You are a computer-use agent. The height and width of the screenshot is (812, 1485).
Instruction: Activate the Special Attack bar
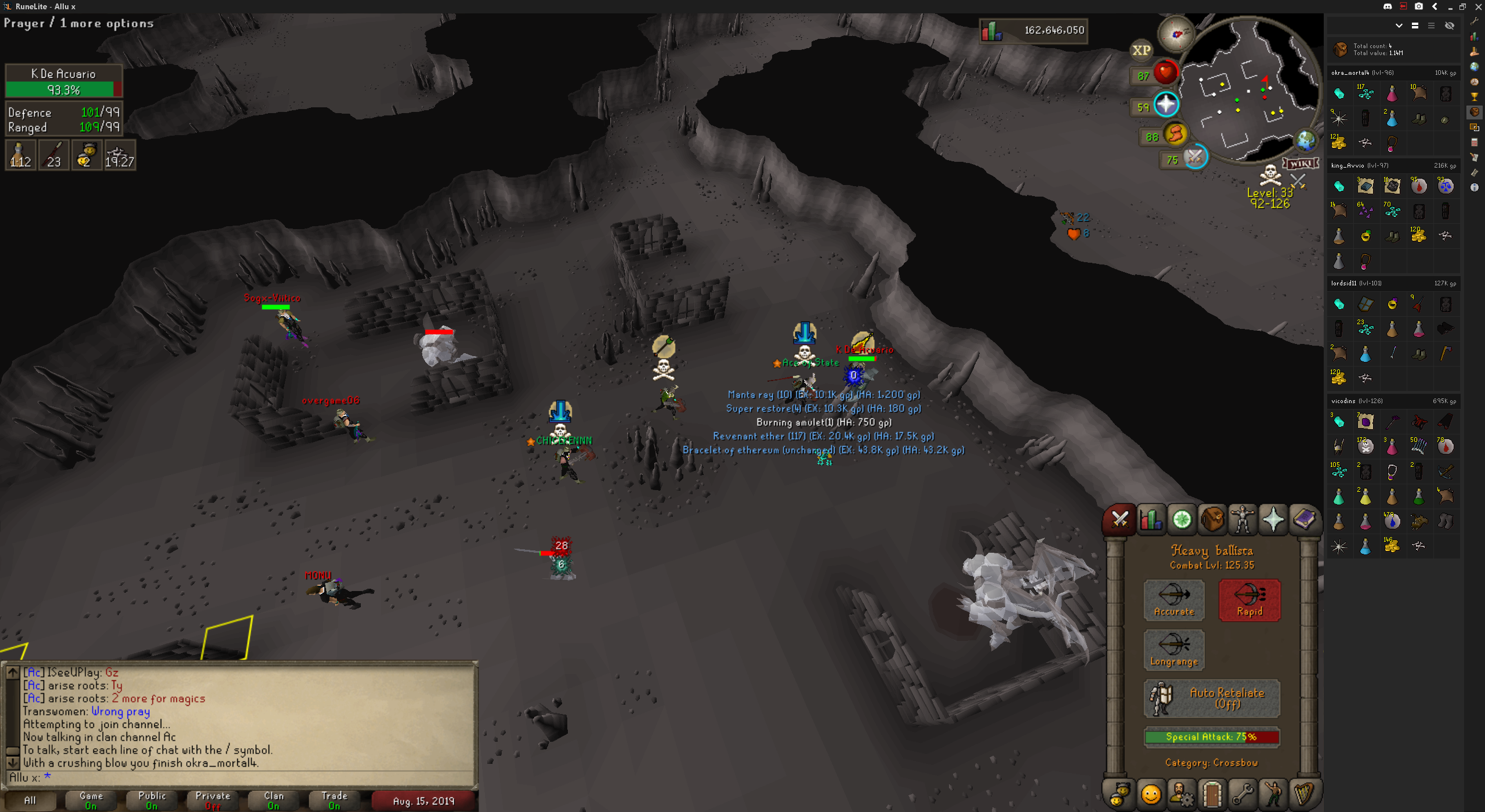pyautogui.click(x=1212, y=737)
